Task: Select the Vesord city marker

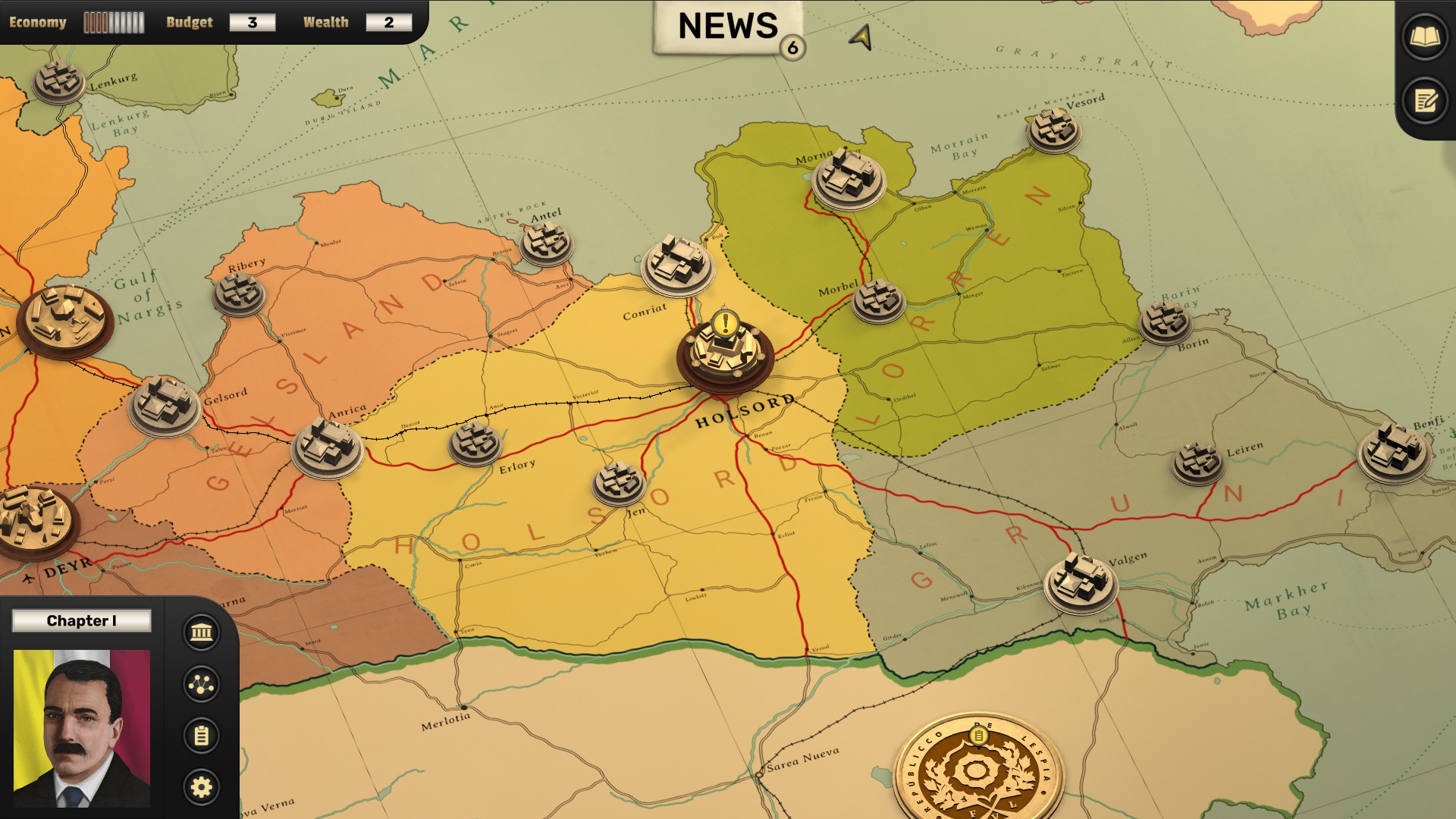Action: pos(1053,131)
